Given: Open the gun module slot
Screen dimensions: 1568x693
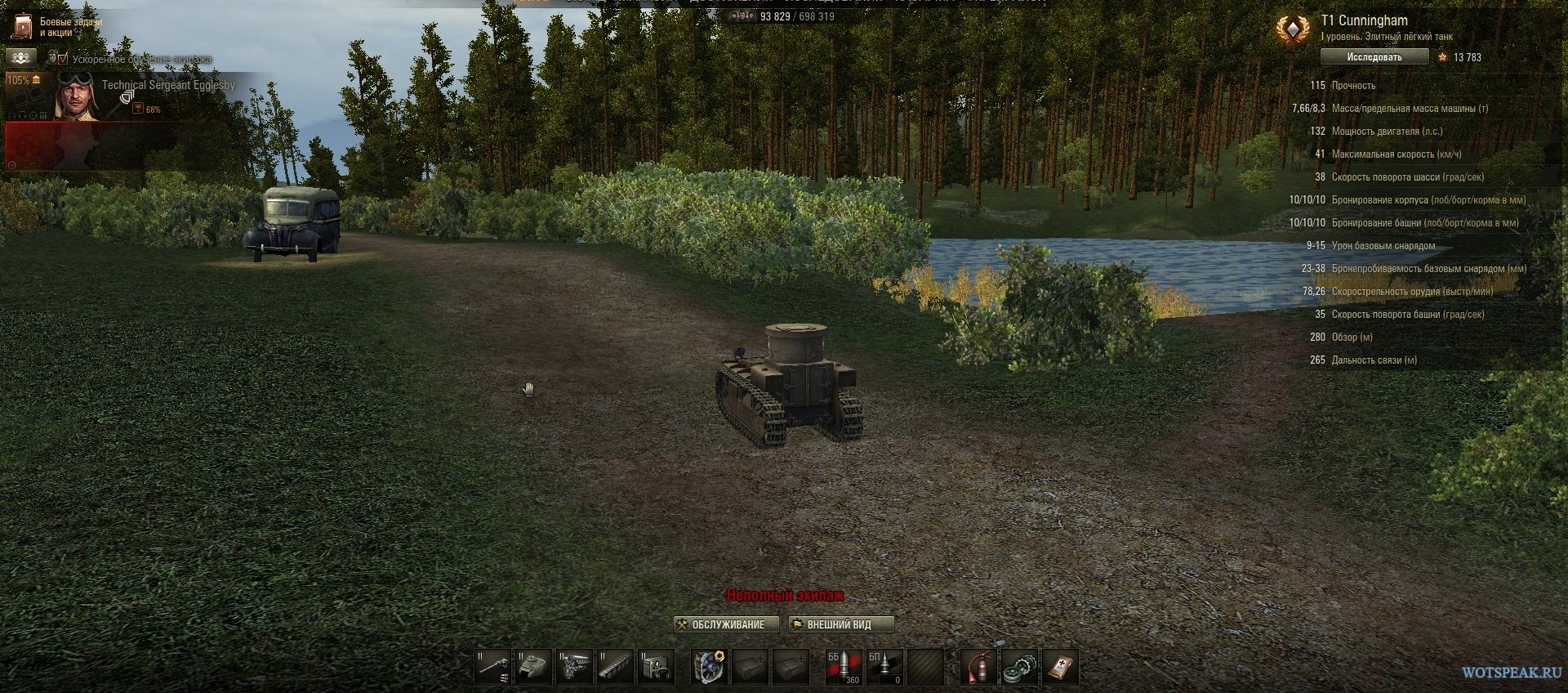Looking at the screenshot, I should click(493, 667).
